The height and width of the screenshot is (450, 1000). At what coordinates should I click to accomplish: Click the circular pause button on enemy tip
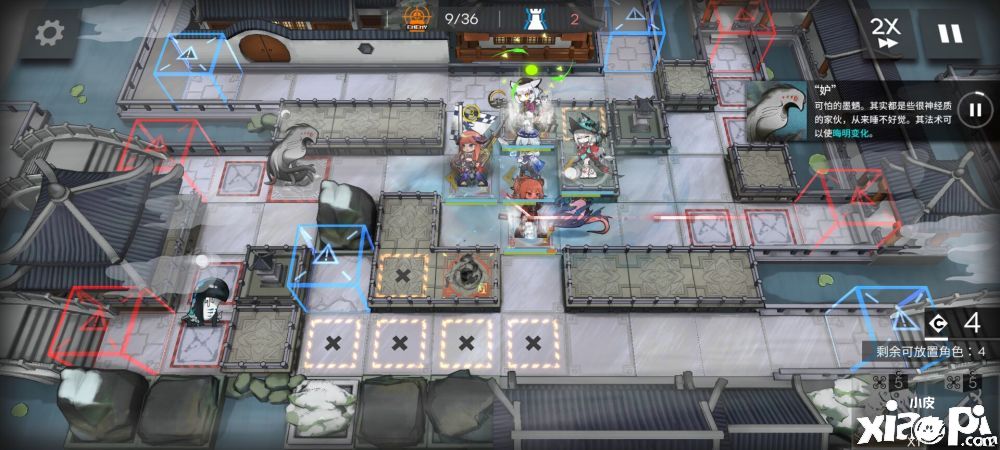pyautogui.click(x=973, y=108)
